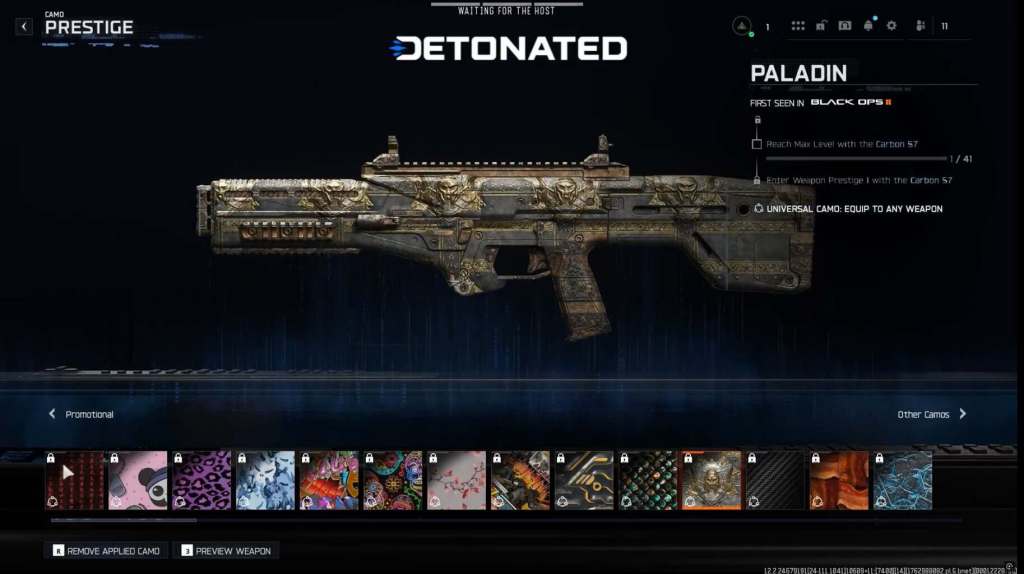Select the gold skull Paladin camo
Screen dimensions: 1024x574
click(x=712, y=480)
